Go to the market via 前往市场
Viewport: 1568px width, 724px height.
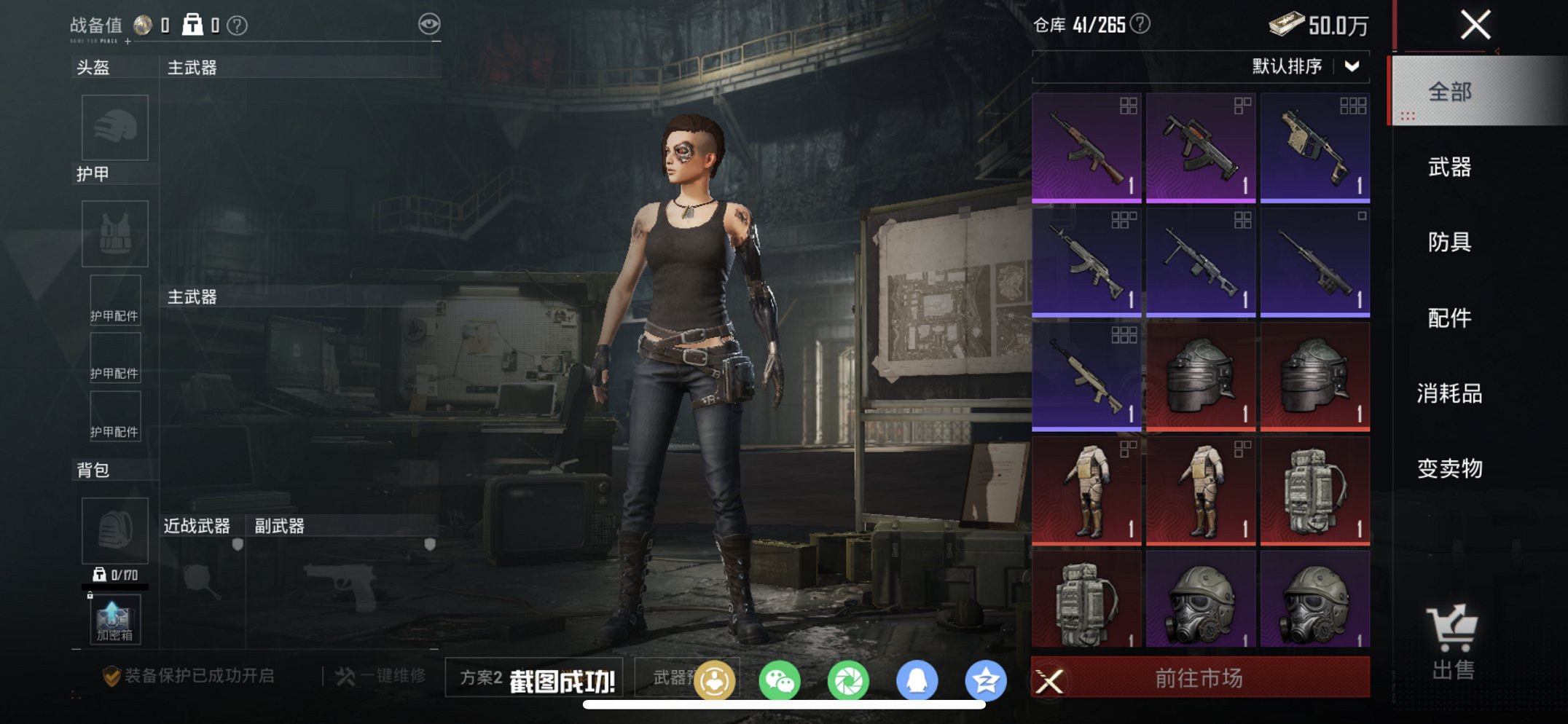pyautogui.click(x=1199, y=678)
